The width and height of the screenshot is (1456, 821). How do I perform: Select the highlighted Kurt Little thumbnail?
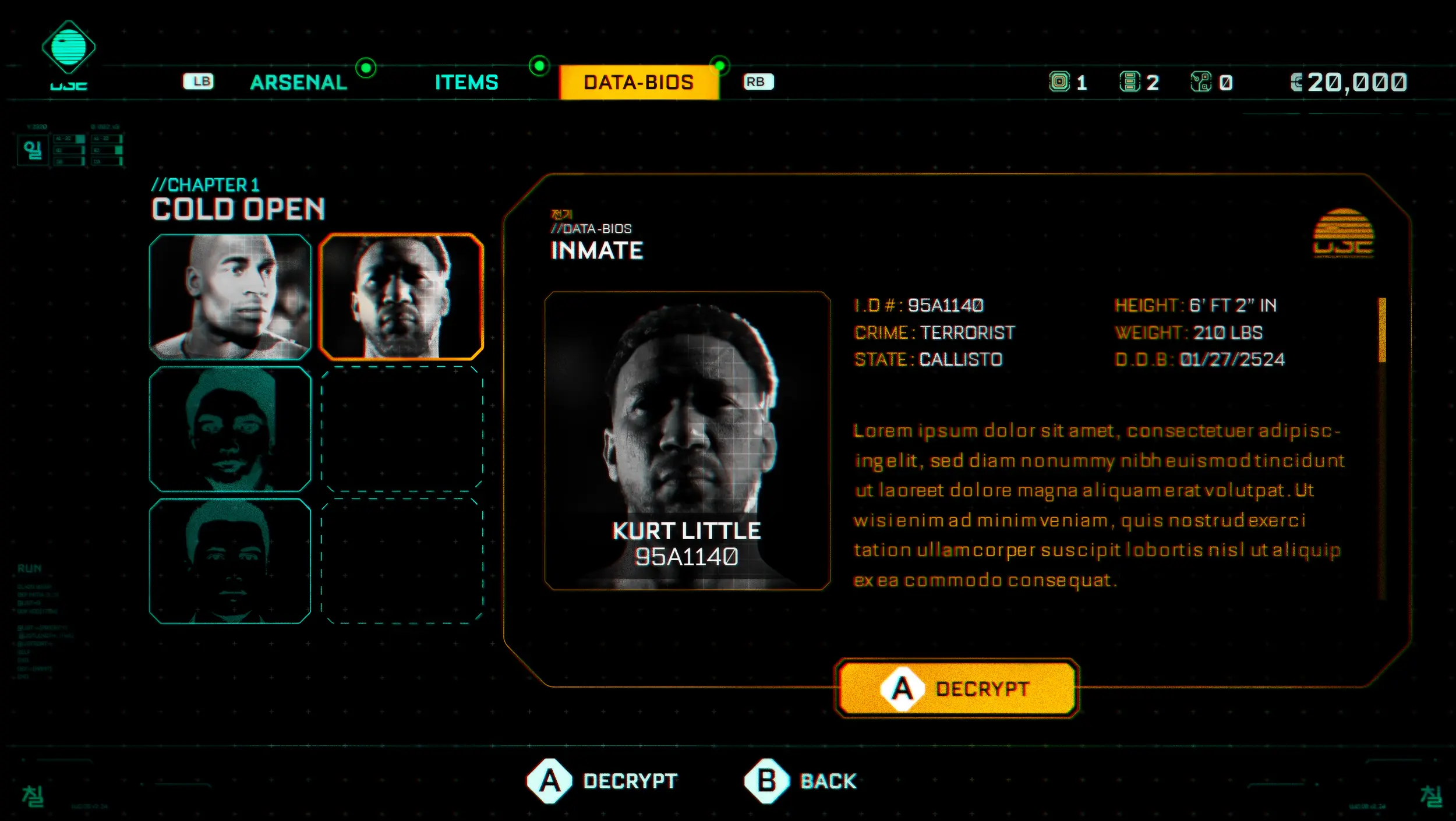(x=402, y=296)
